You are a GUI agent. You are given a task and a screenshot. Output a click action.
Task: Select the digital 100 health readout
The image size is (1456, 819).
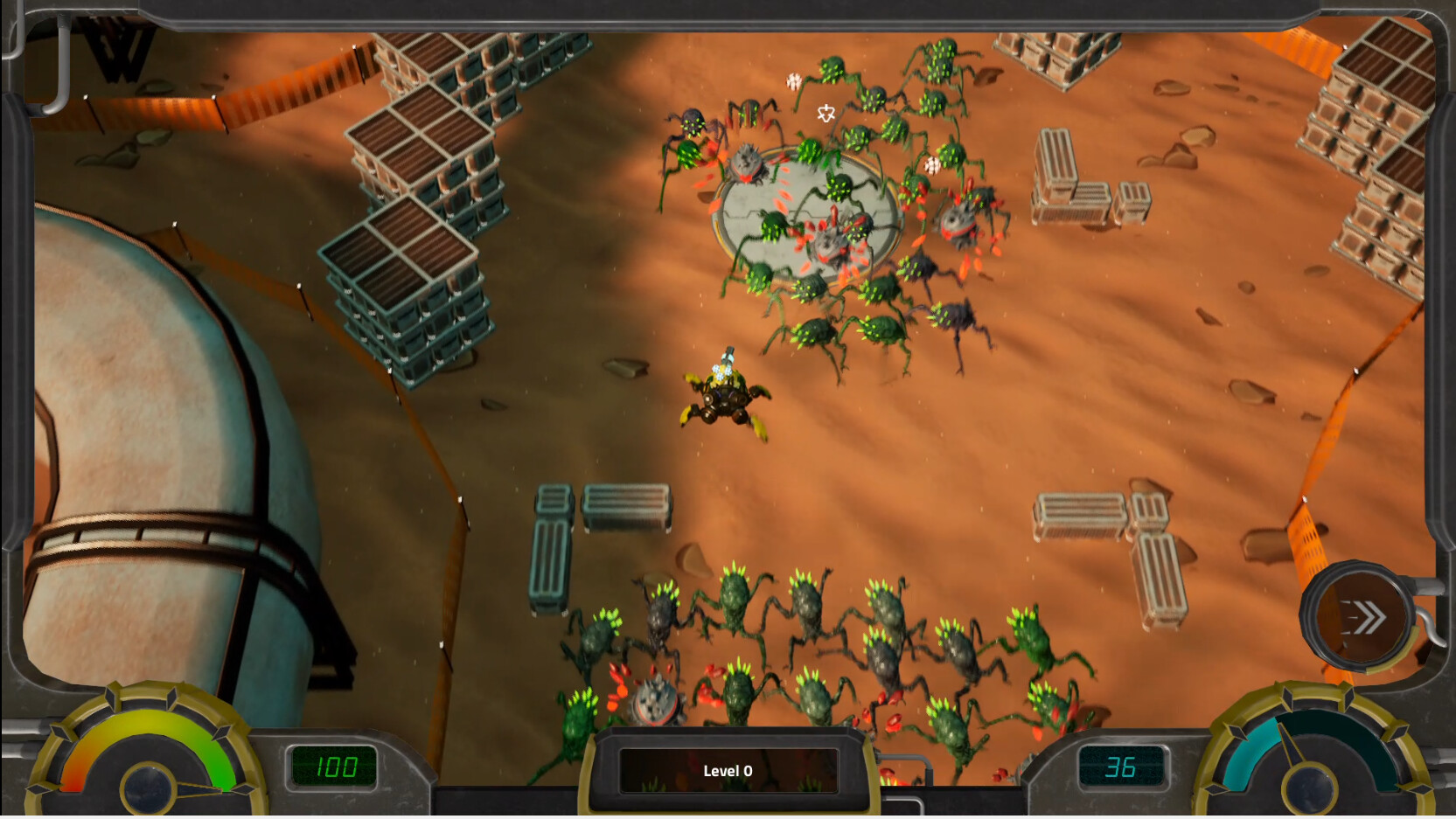point(334,767)
